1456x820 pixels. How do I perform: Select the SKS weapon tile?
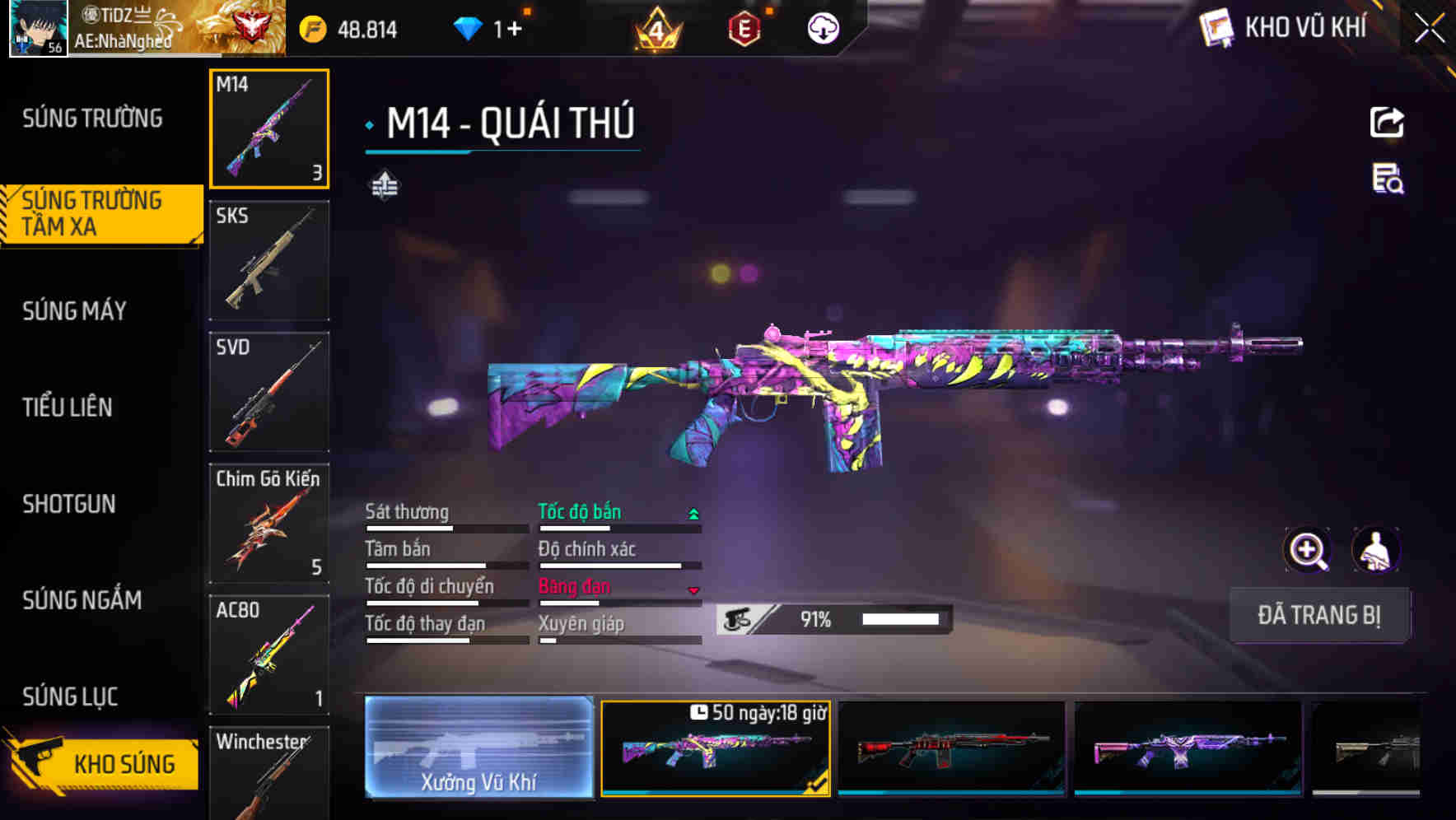(x=269, y=260)
